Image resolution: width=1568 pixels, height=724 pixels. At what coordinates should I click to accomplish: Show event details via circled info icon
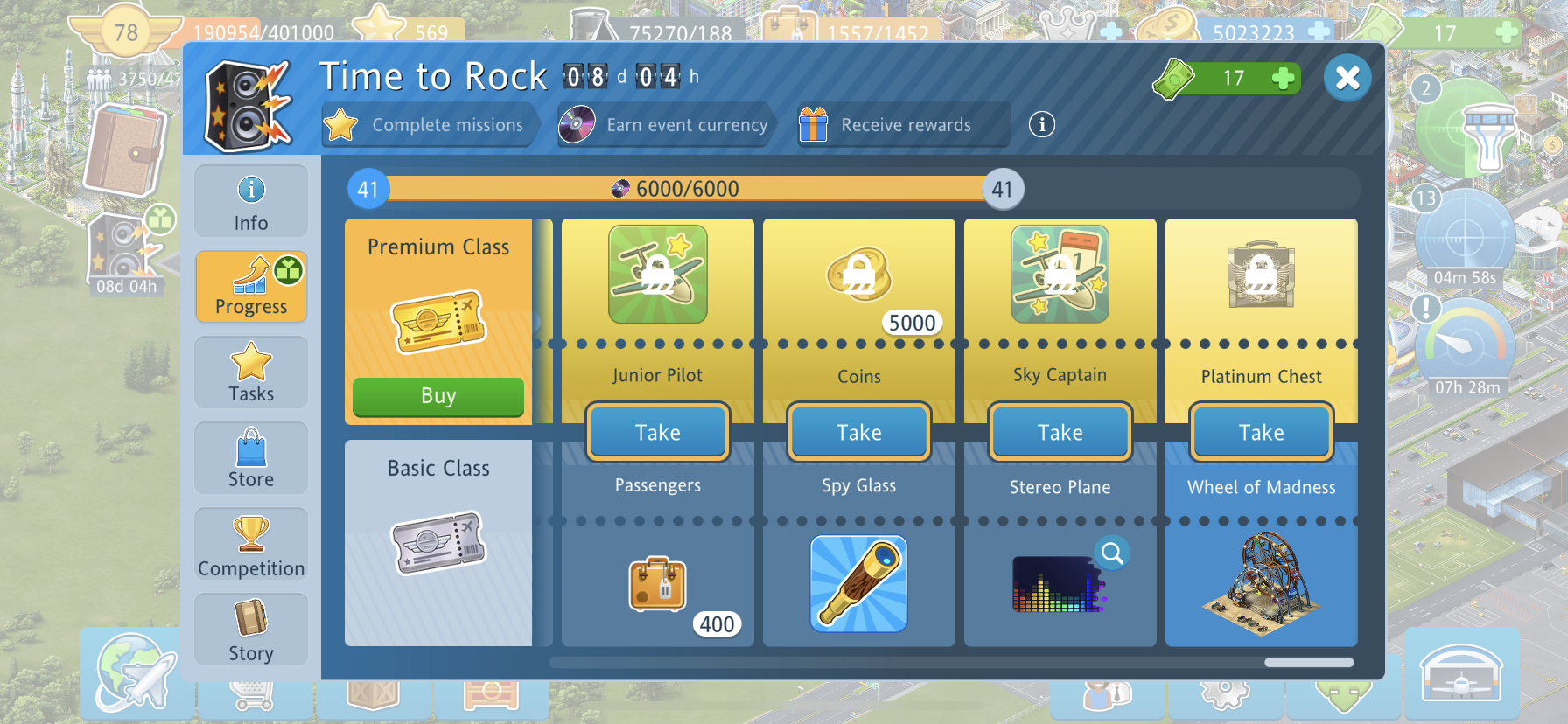(1041, 125)
